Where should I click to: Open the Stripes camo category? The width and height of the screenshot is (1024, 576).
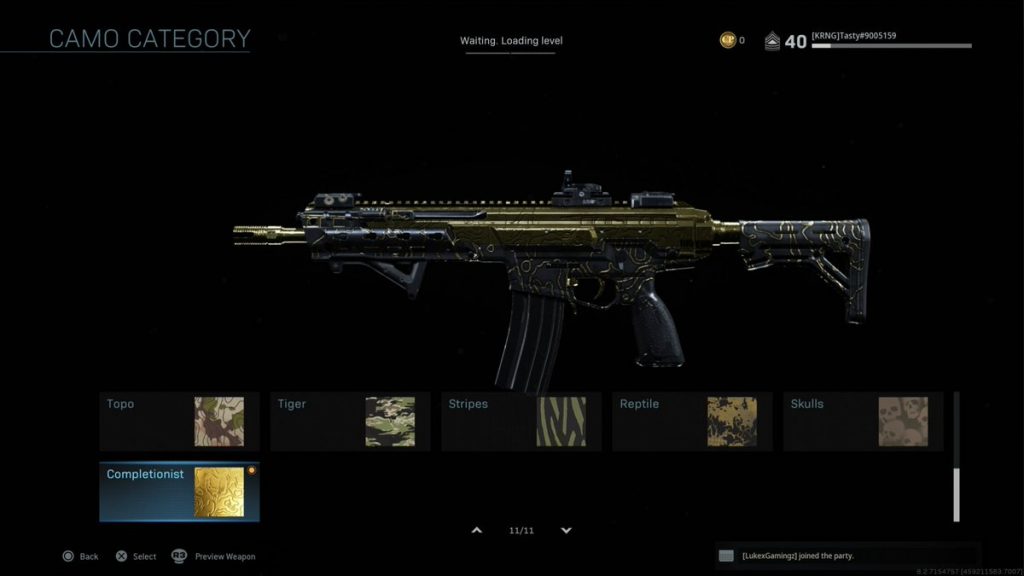[521, 421]
